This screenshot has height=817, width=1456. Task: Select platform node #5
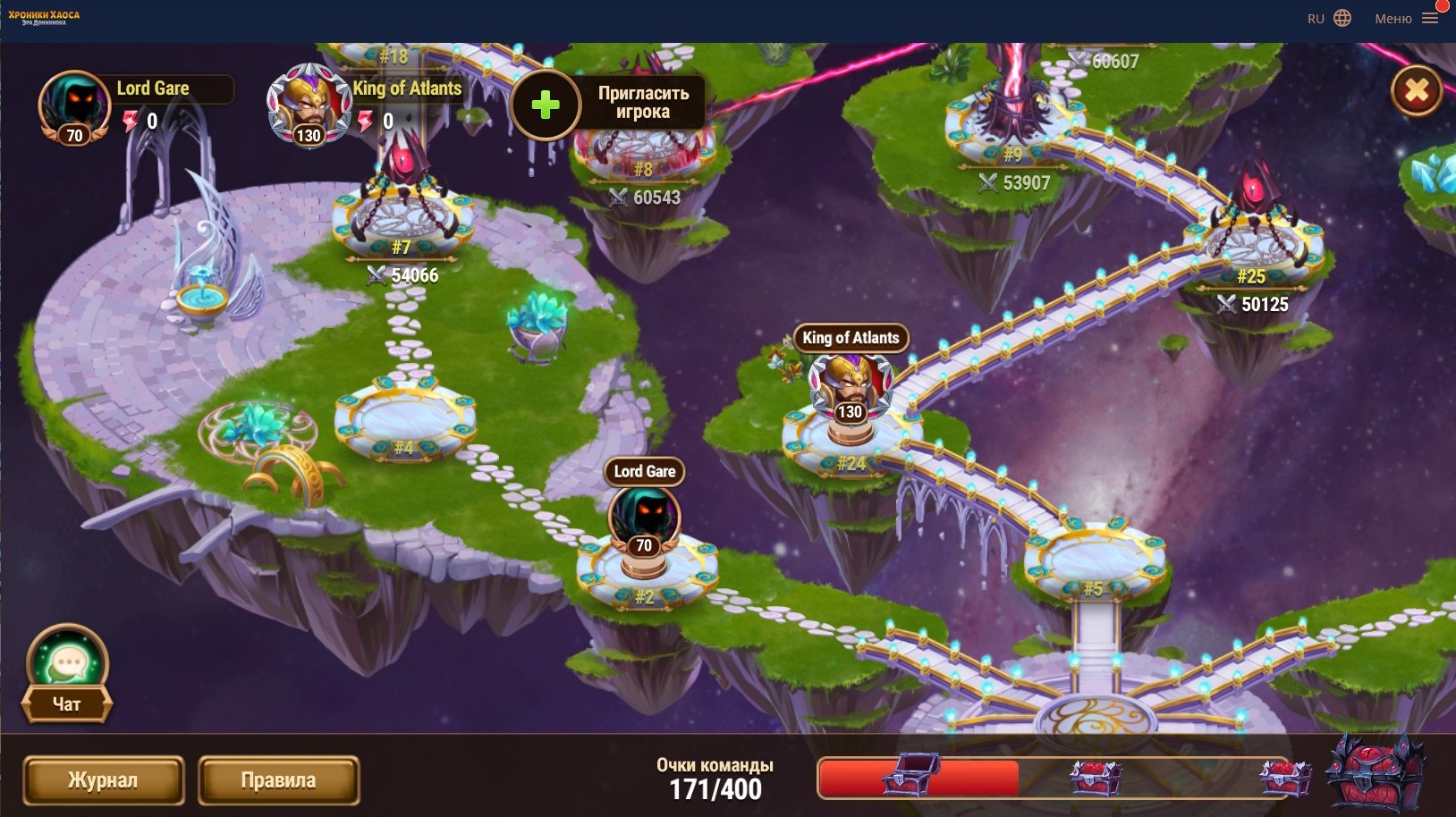1094,560
